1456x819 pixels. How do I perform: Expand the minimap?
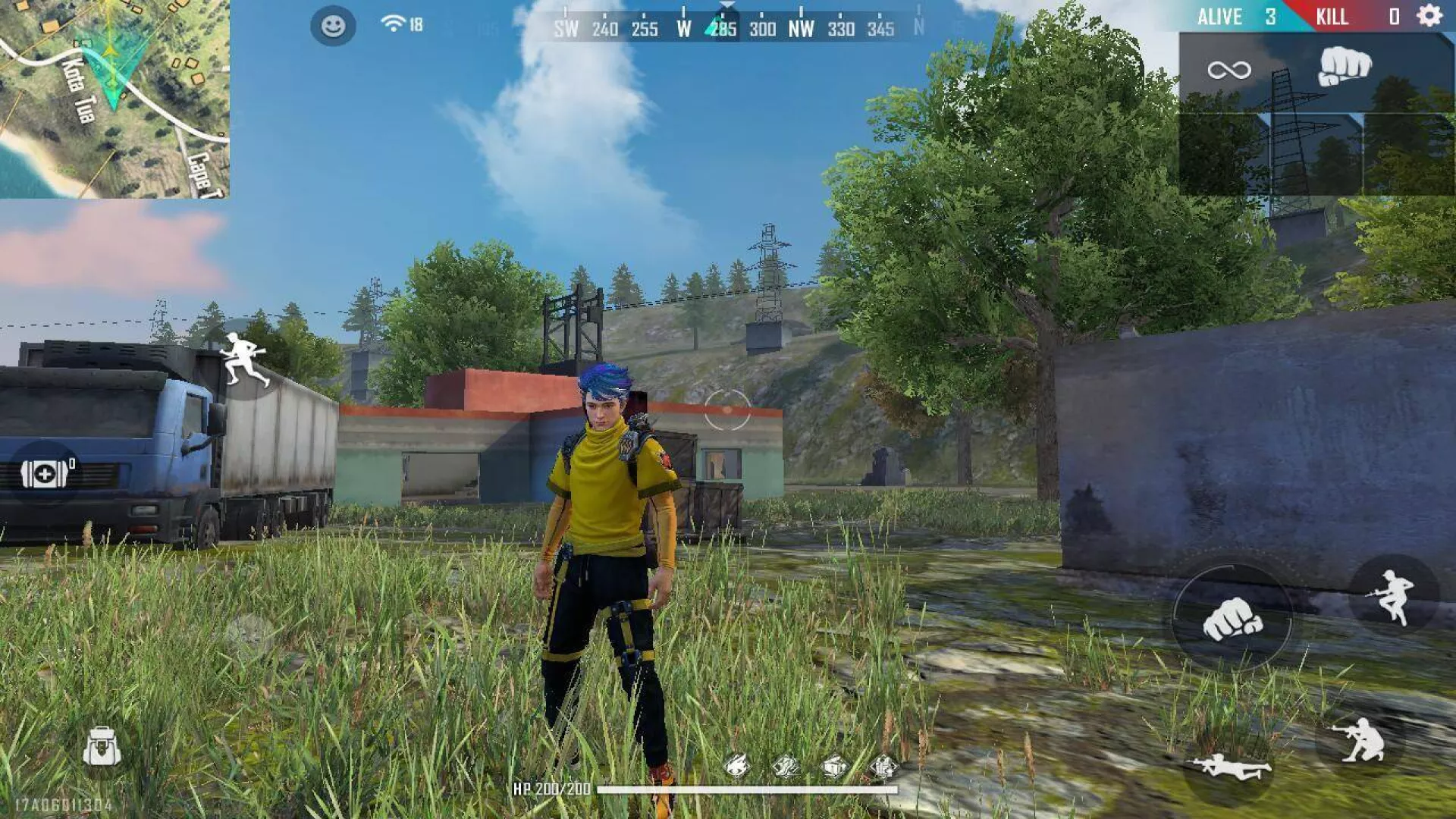click(114, 99)
